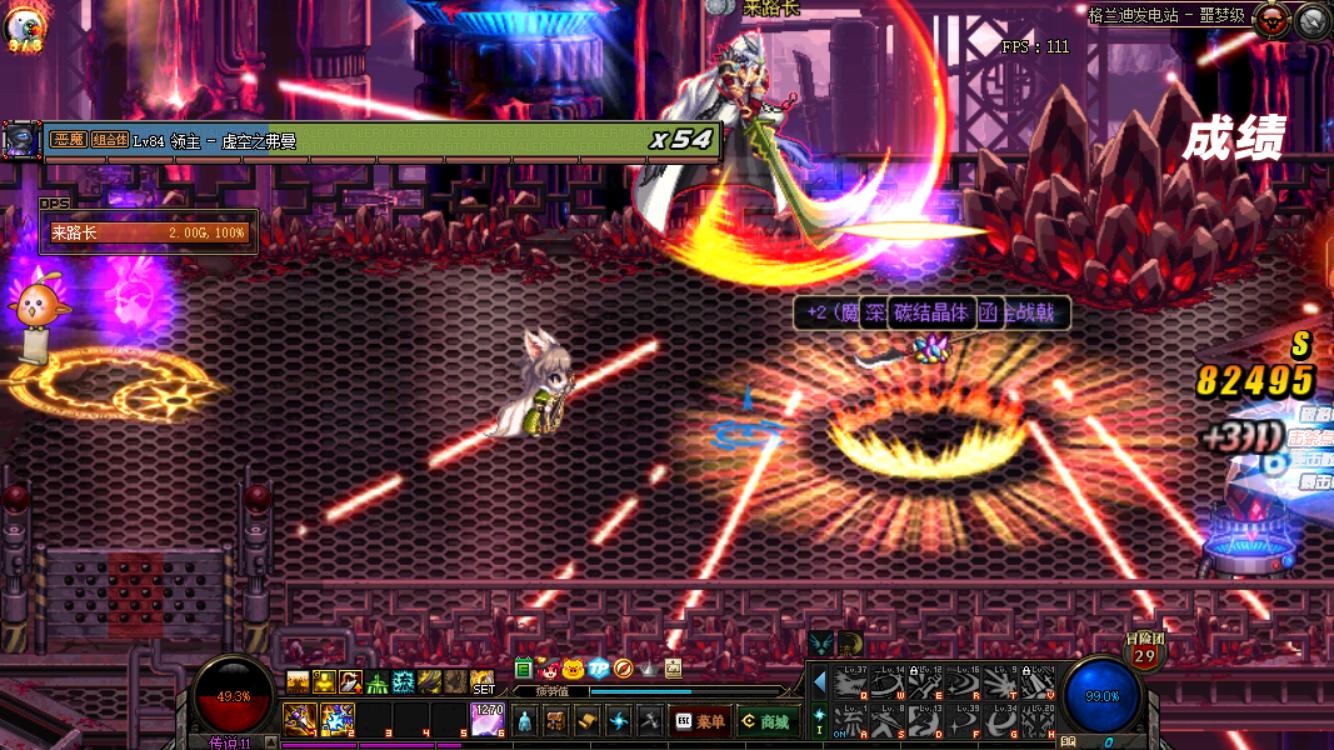Use the consumable in quick slot 1
Image resolution: width=1334 pixels, height=750 pixels.
coord(299,719)
